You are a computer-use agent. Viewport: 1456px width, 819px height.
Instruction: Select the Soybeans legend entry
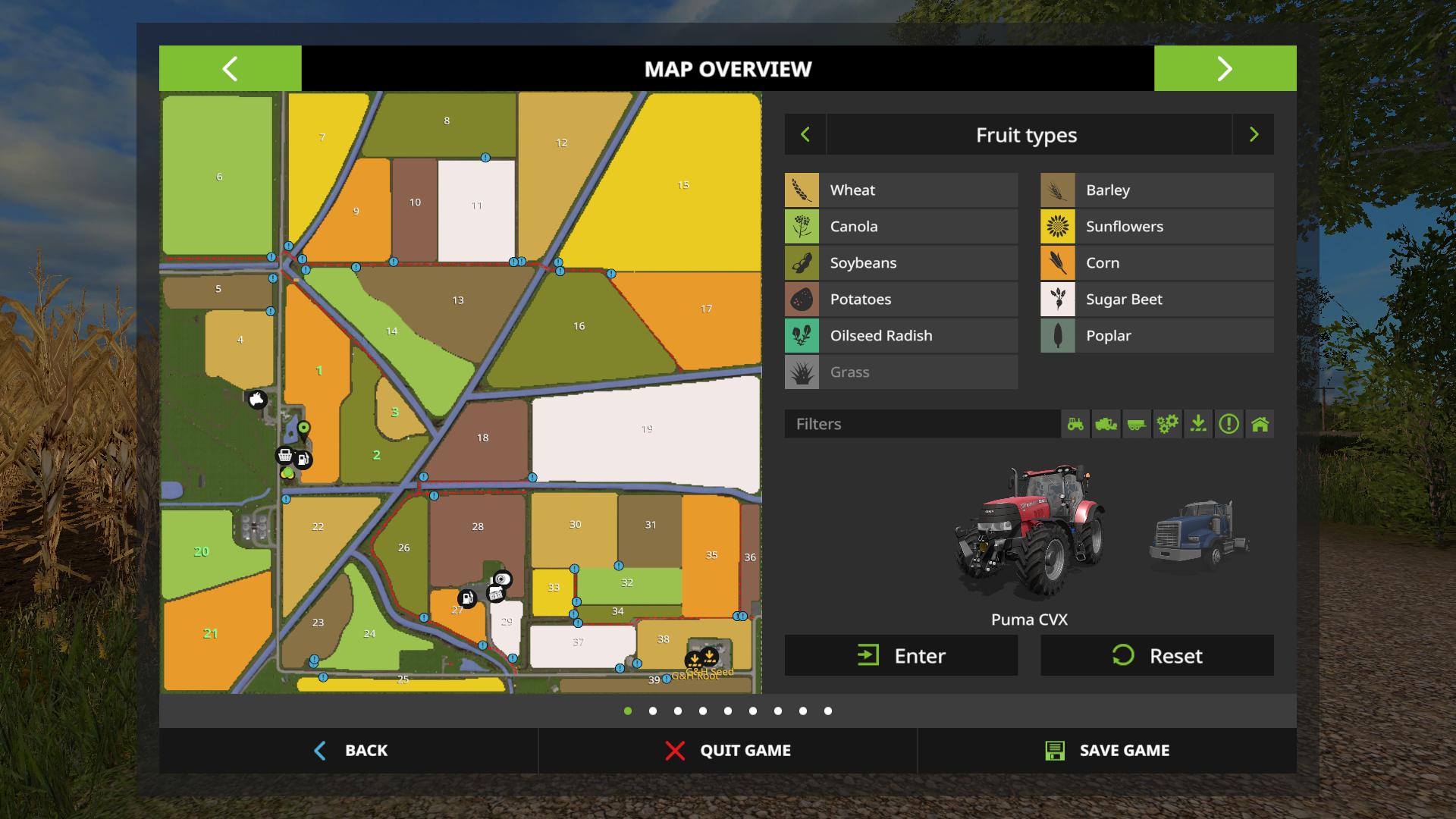tap(901, 263)
